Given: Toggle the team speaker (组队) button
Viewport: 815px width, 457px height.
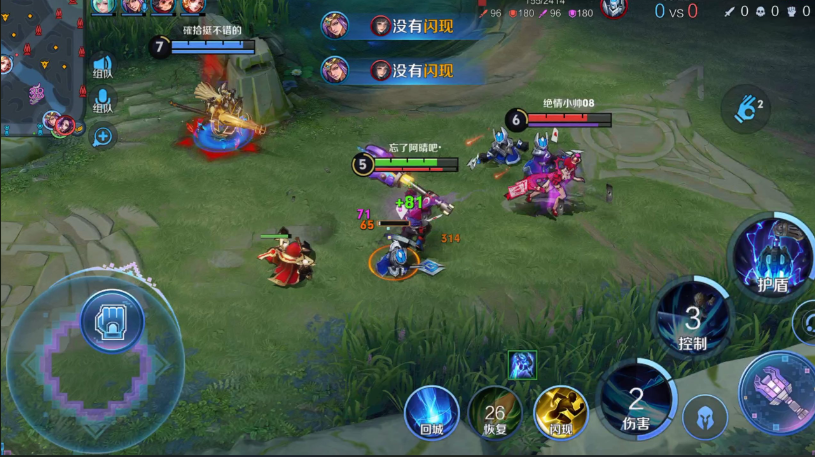Looking at the screenshot, I should (x=102, y=66).
